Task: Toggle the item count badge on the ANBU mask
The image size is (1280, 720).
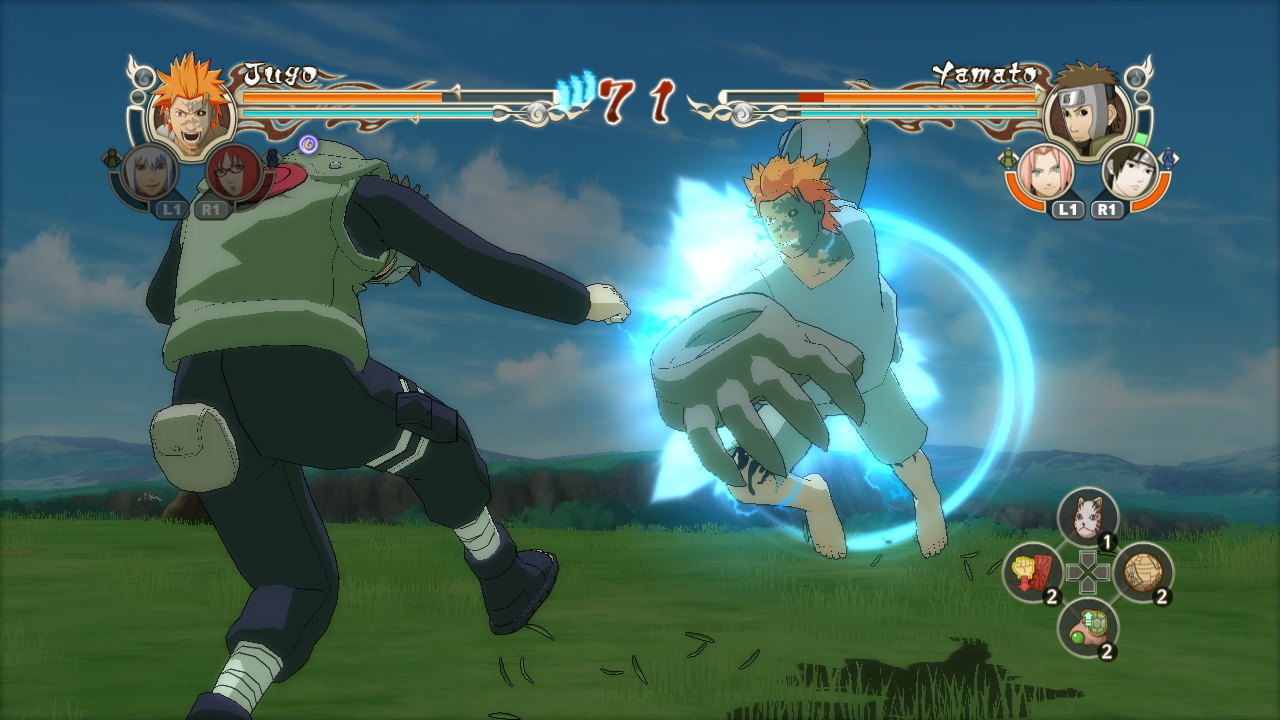Action: [1106, 540]
